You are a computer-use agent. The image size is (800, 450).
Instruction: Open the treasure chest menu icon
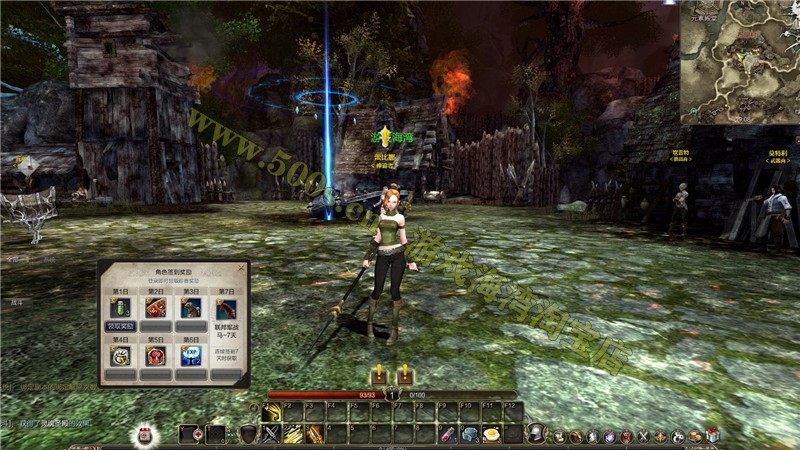click(694, 435)
